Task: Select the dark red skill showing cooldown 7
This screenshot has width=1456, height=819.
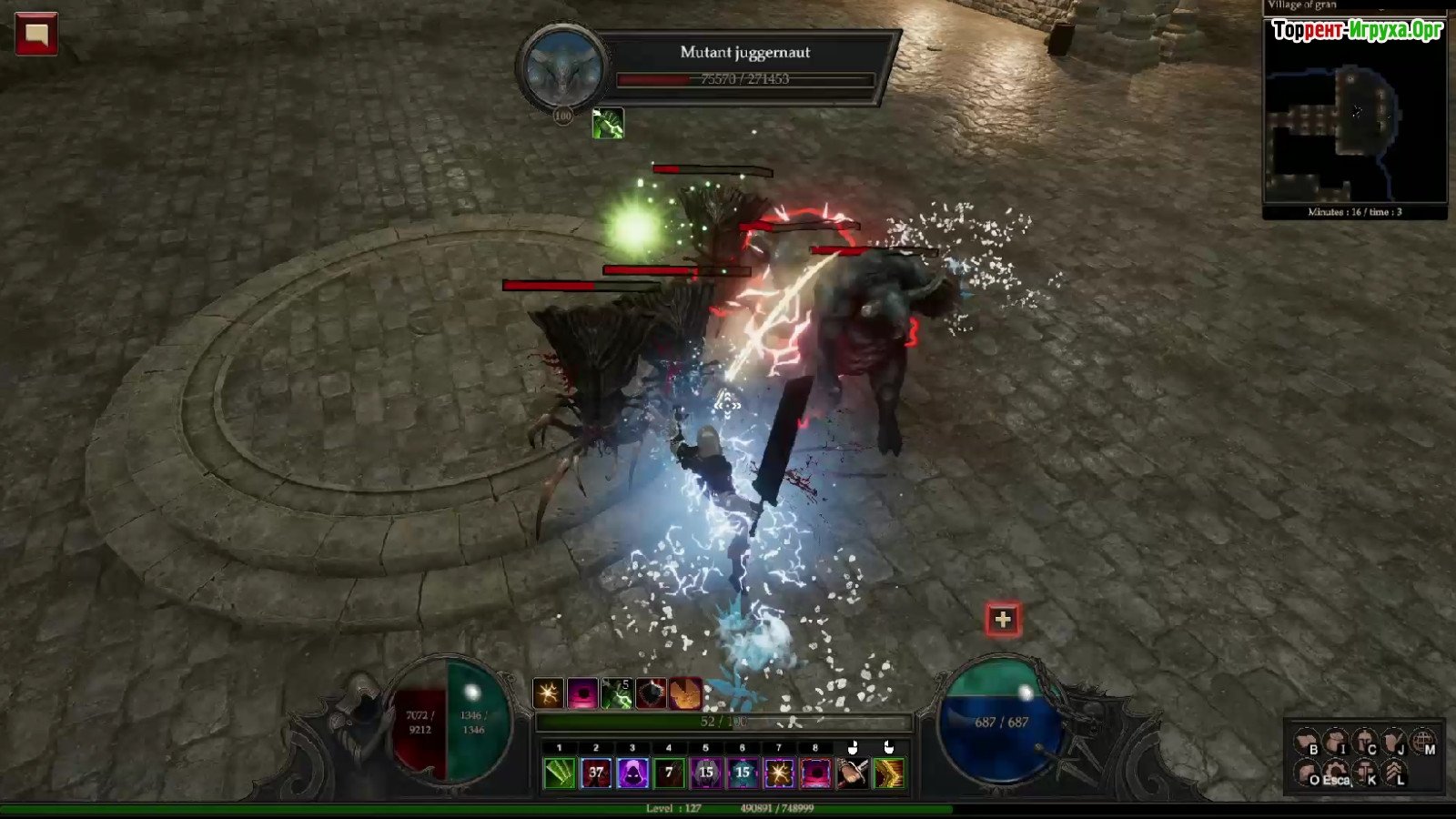Action: [669, 773]
